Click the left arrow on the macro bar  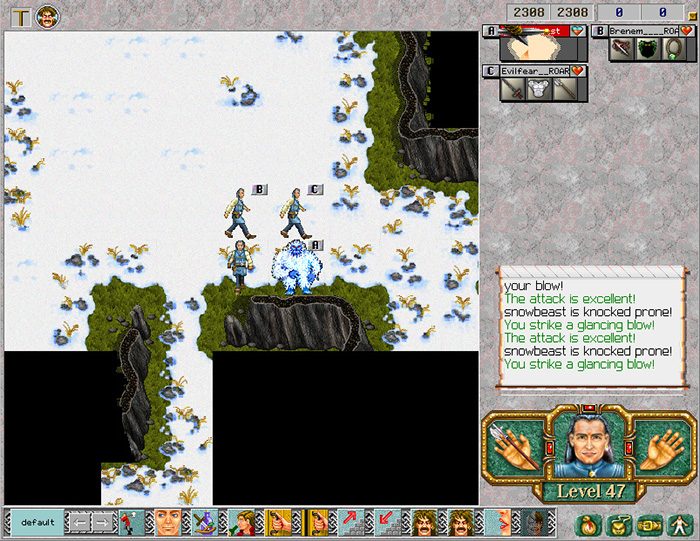click(79, 522)
